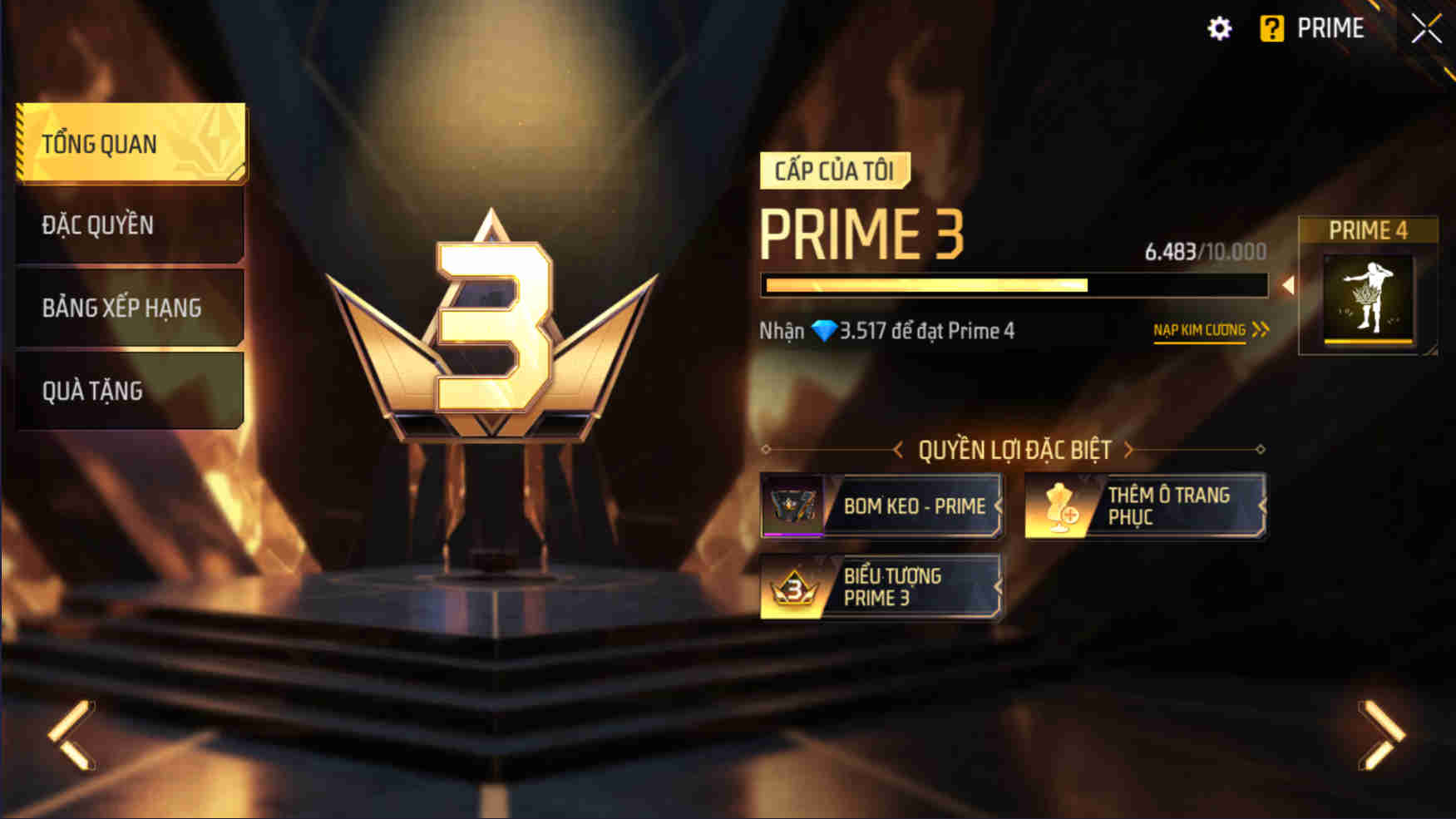Viewport: 1456px width, 819px height.
Task: Click the Biểu Tượng Prime 3 benefit button
Action: (881, 587)
